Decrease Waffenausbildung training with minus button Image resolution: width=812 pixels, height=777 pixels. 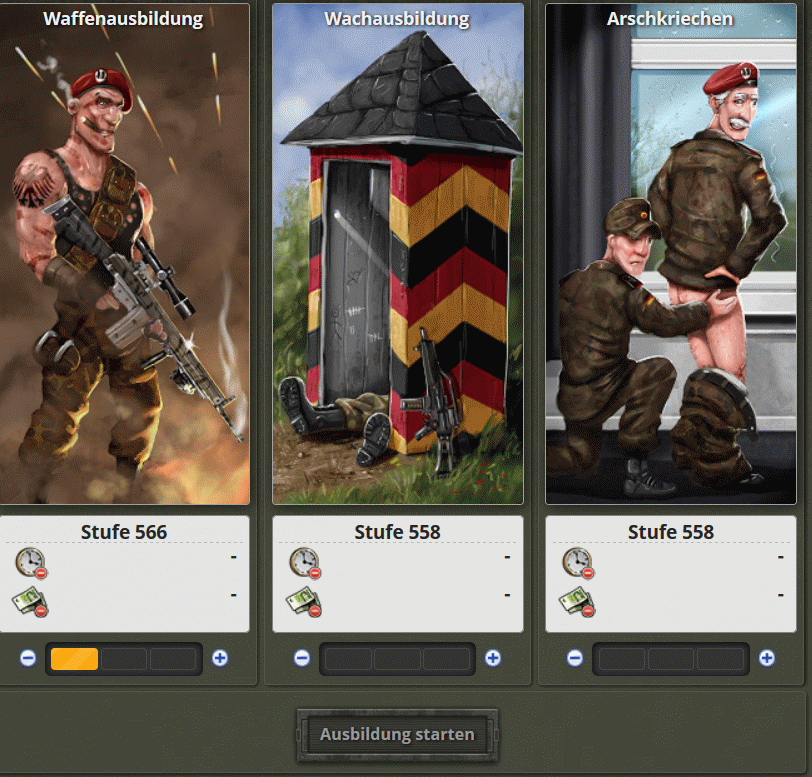pos(28,658)
